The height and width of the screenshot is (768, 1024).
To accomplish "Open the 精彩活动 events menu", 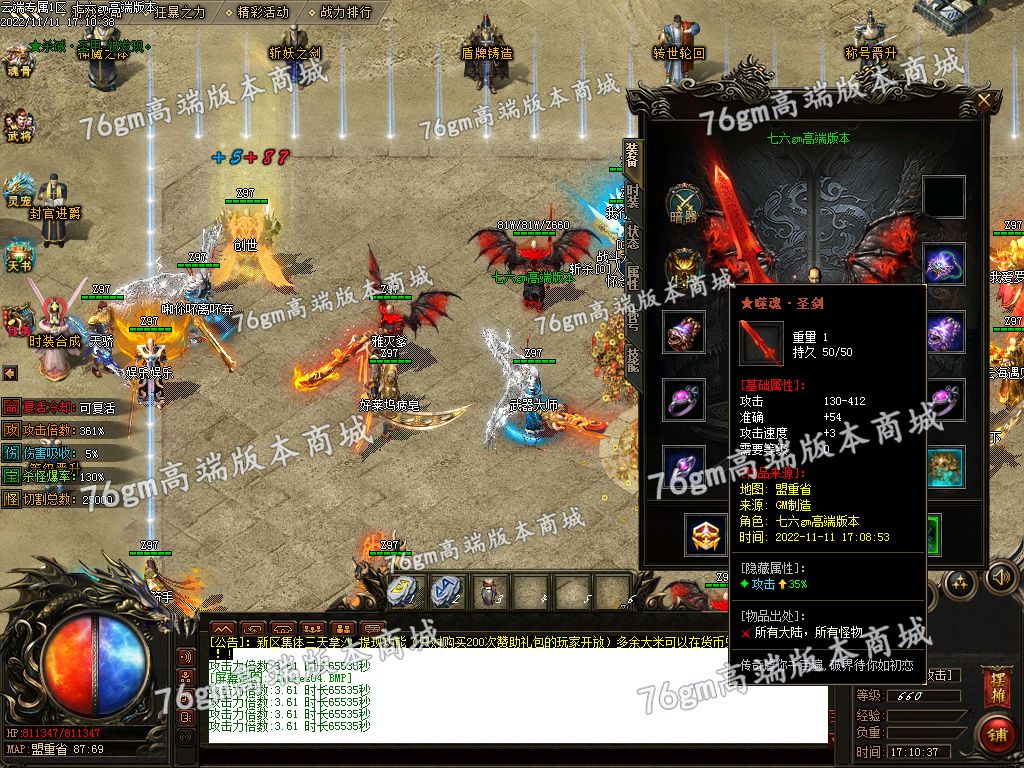I will click(x=262, y=12).
